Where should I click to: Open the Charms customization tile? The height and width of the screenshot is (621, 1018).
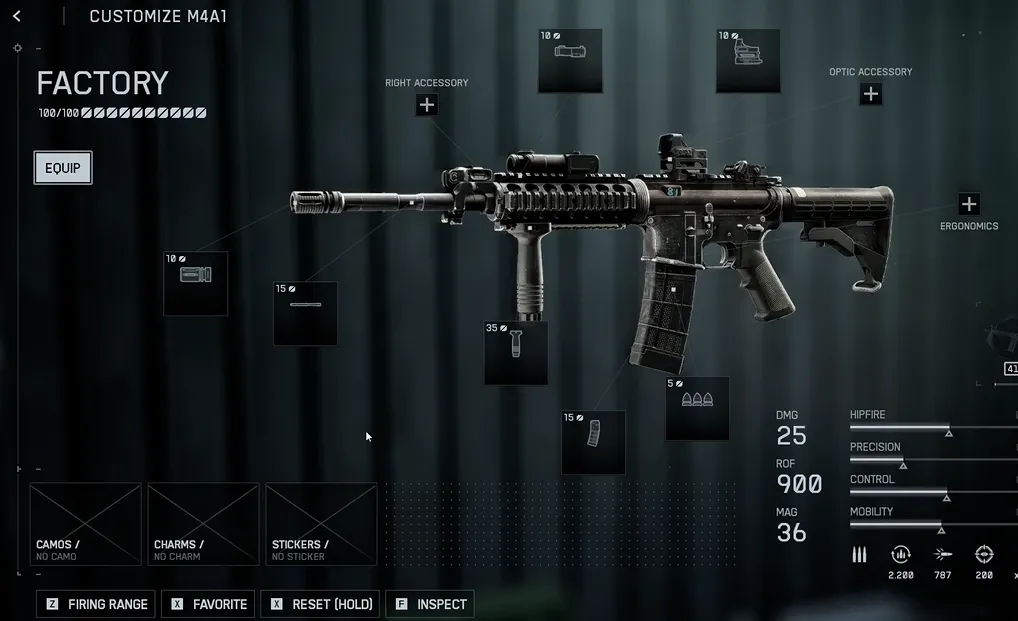(203, 524)
